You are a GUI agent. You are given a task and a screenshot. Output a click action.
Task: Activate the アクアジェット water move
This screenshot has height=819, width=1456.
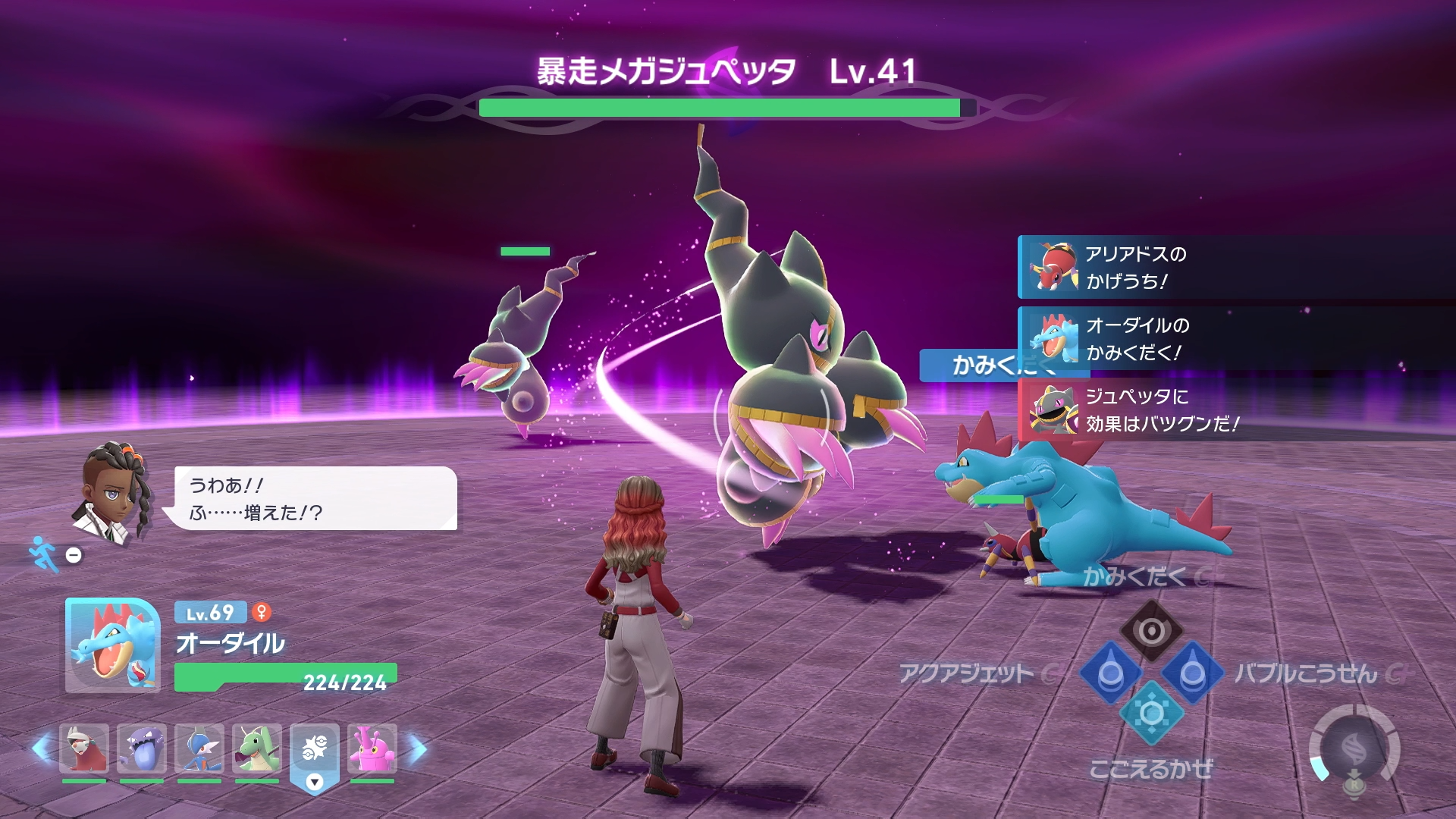[1110, 673]
